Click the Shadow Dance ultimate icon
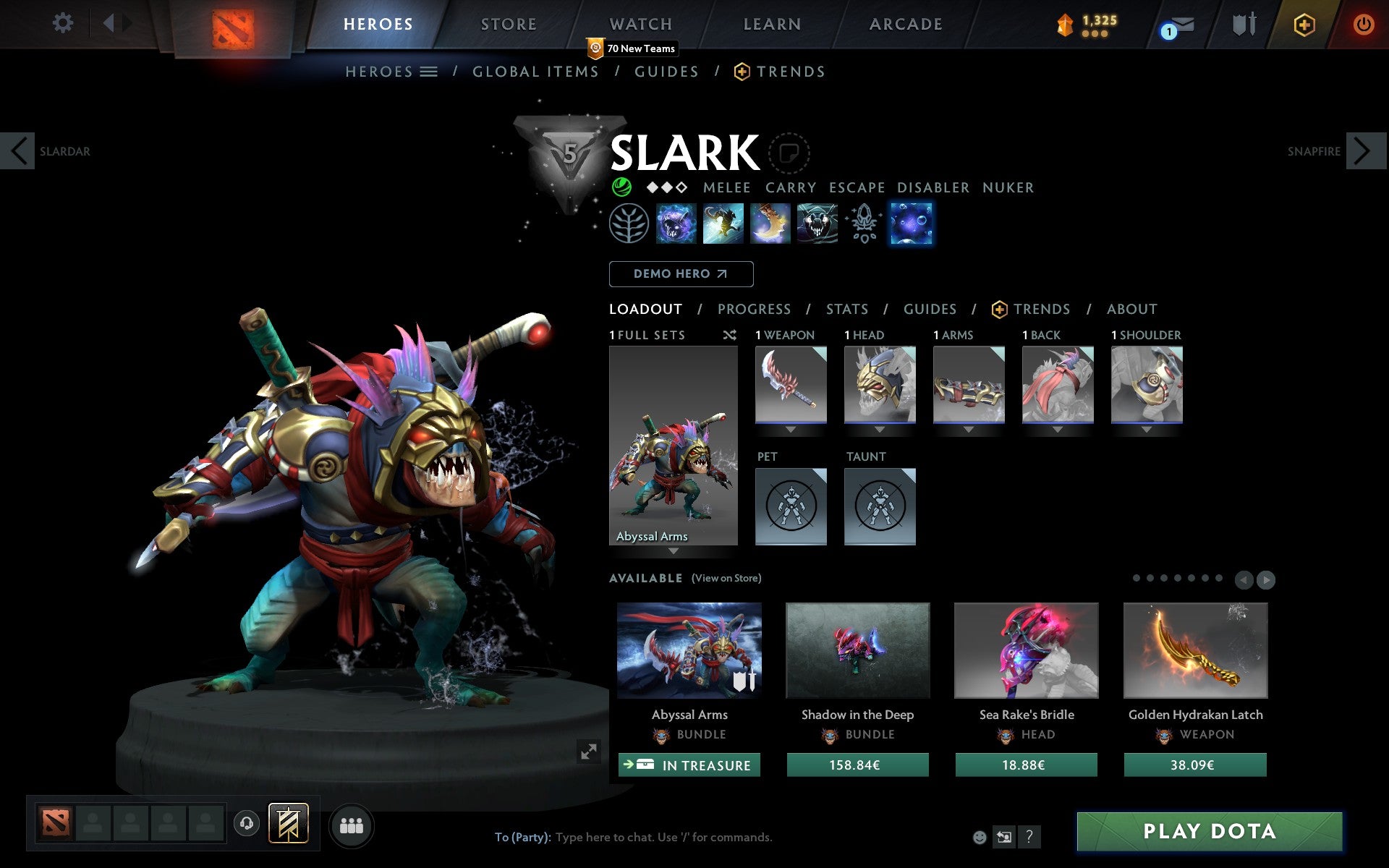 pyautogui.click(x=817, y=224)
